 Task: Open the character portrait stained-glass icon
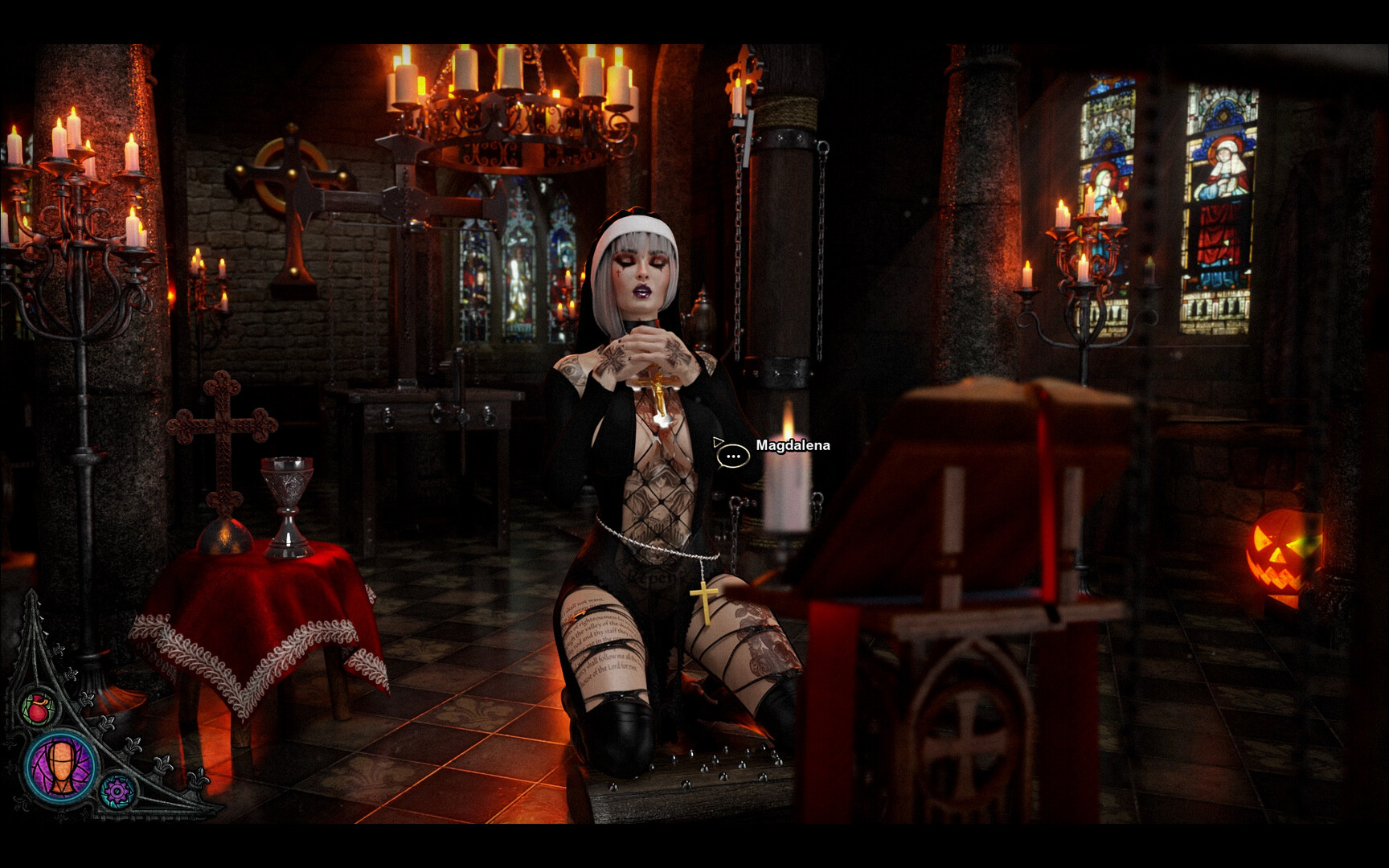click(x=59, y=768)
